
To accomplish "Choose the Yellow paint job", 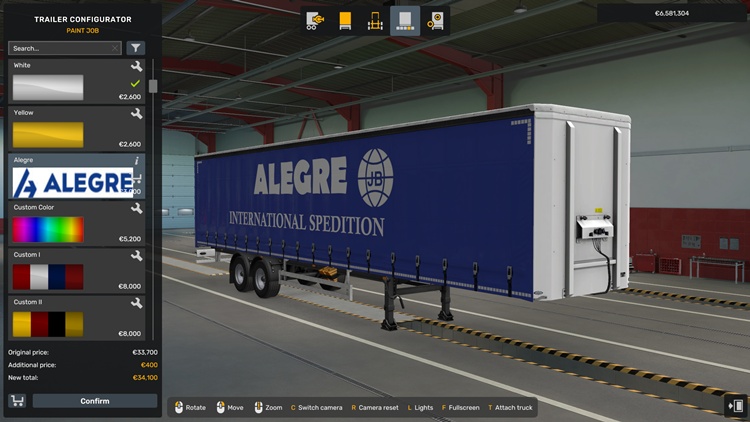I will pyautogui.click(x=48, y=134).
